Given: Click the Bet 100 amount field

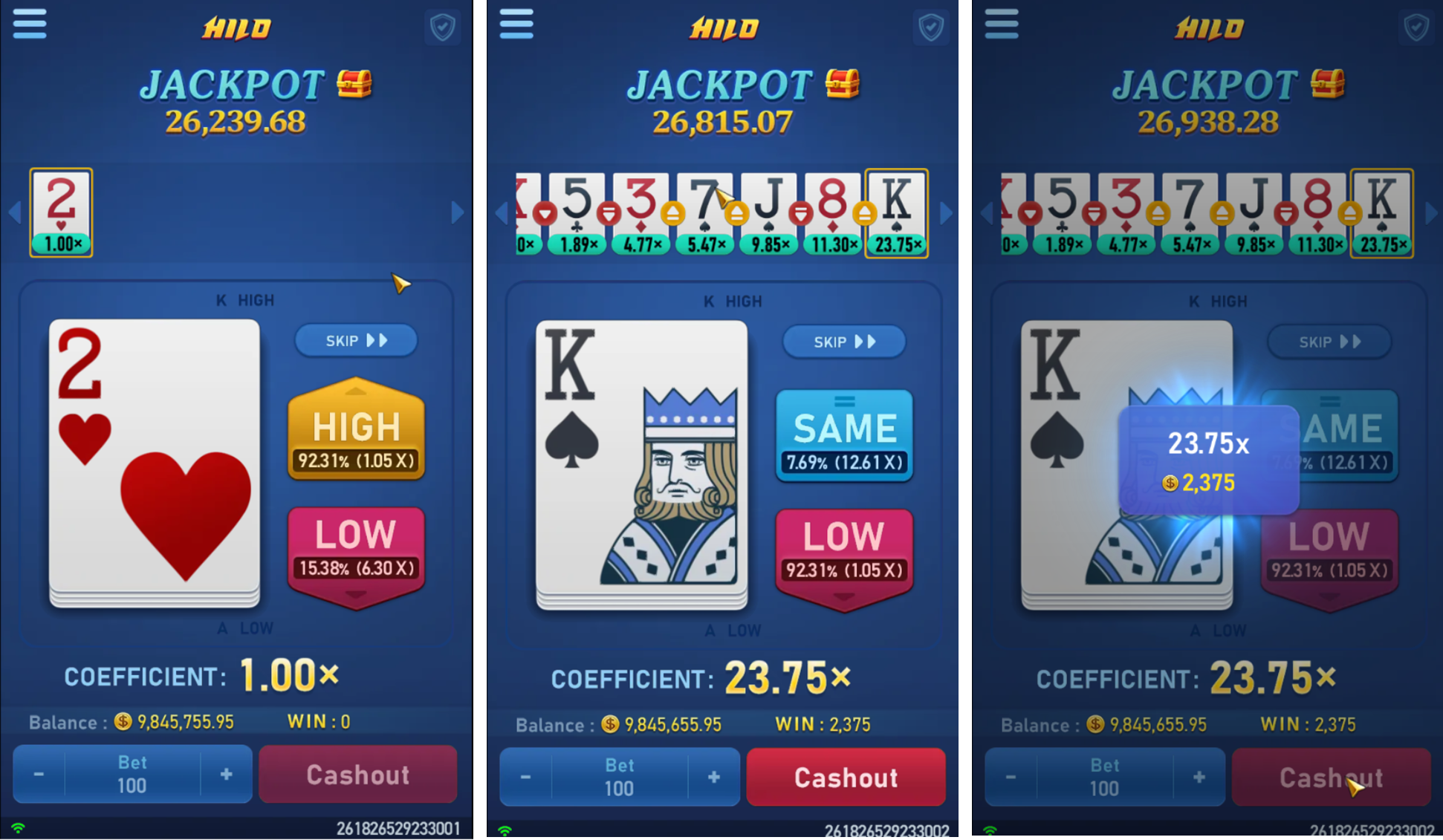Looking at the screenshot, I should click(132, 775).
